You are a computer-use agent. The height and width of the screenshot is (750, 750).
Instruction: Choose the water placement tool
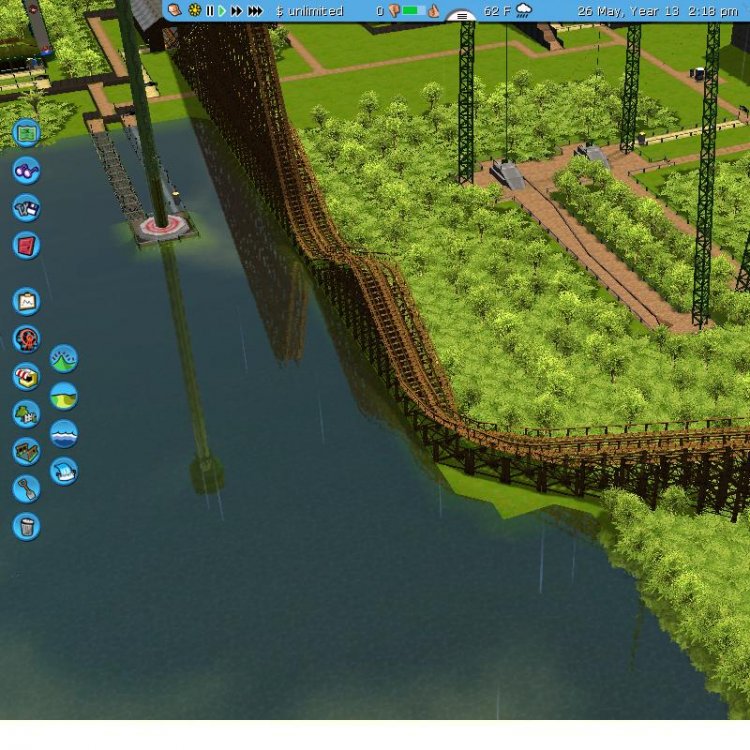point(64,434)
